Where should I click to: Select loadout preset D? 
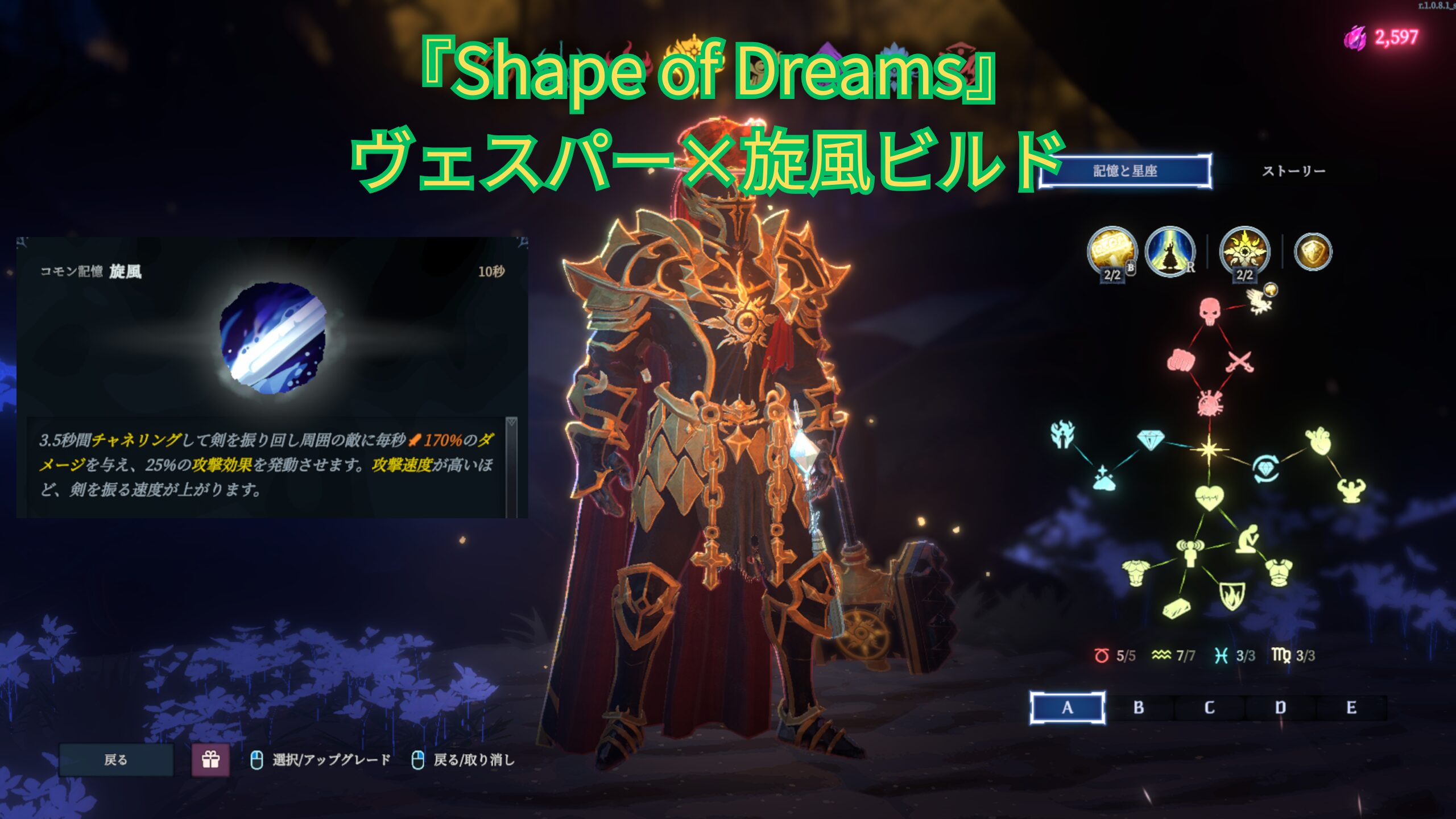pos(1280,708)
